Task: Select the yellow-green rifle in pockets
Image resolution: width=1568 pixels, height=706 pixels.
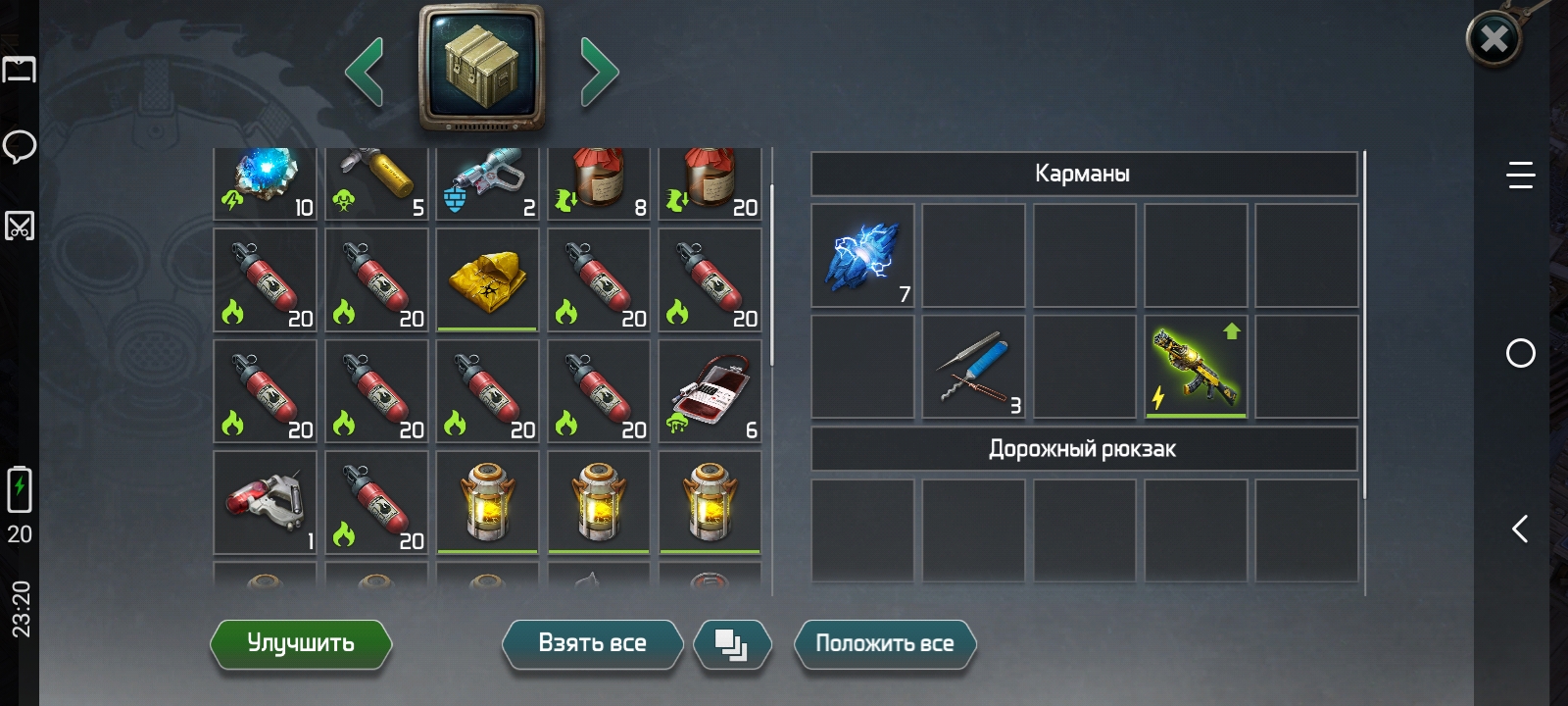Action: (x=1197, y=367)
